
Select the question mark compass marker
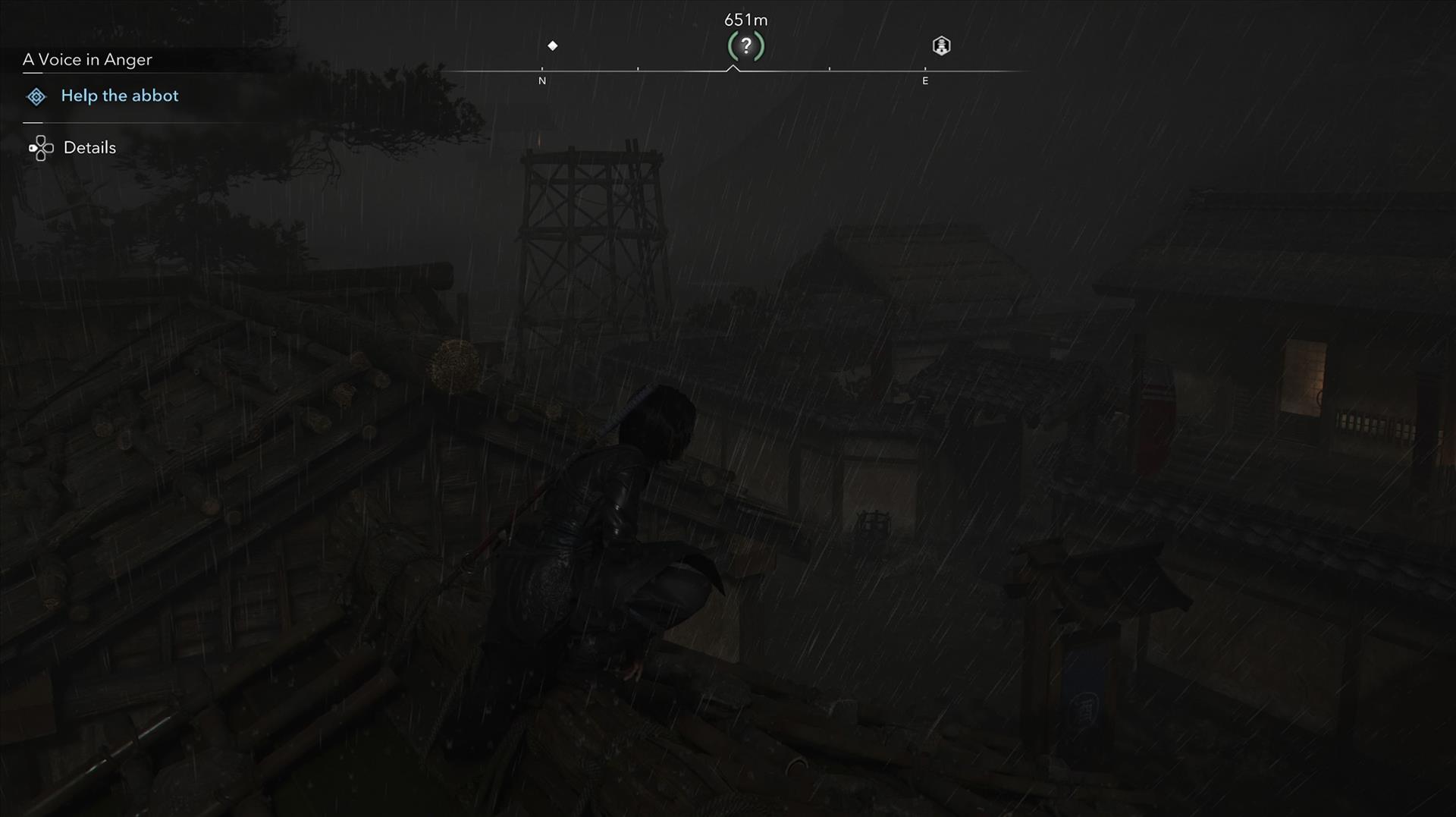pyautogui.click(x=746, y=46)
